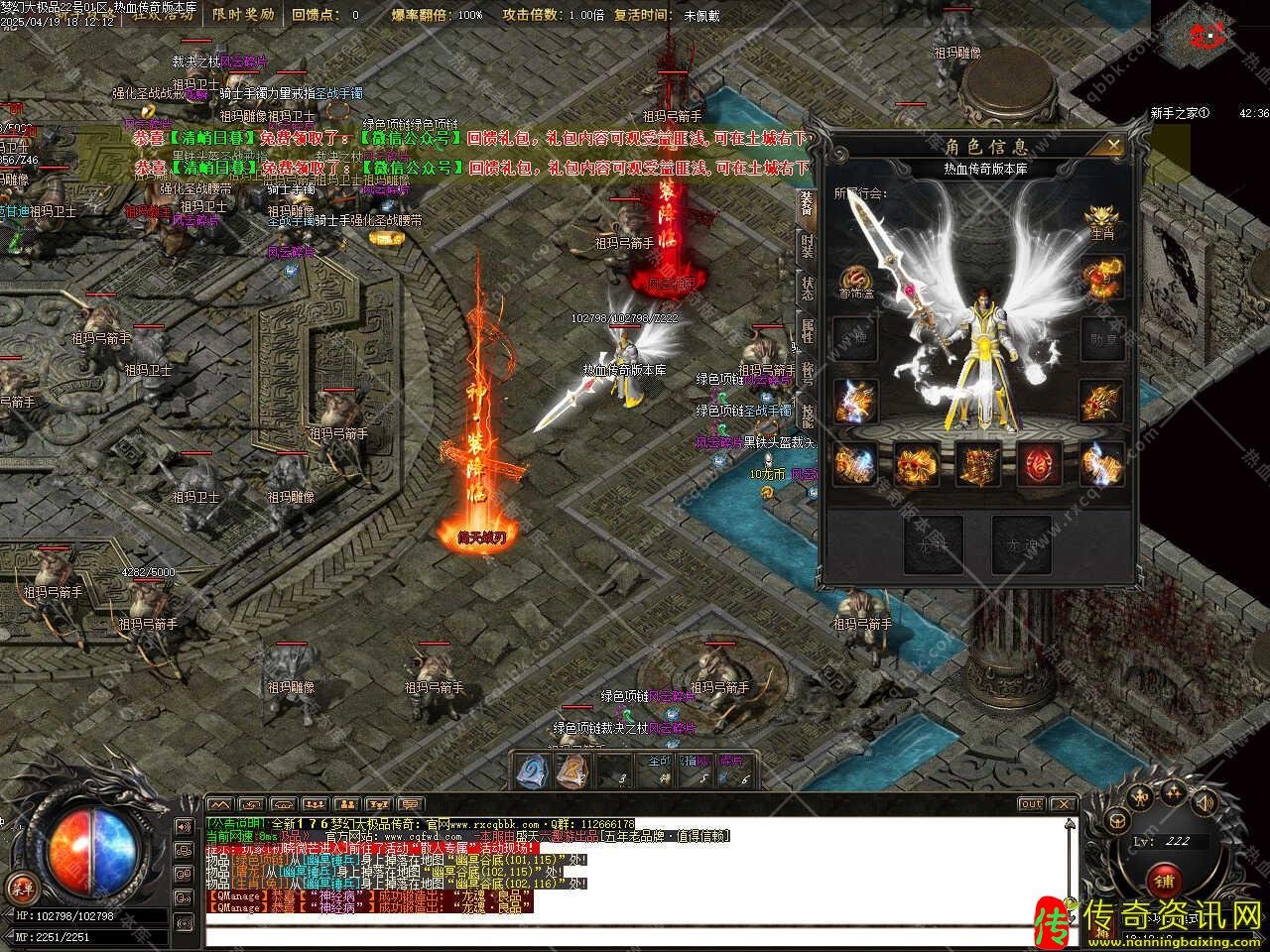The height and width of the screenshot is (952, 1270).
Task: Select the red rune equipment slot
Action: (x=1040, y=464)
